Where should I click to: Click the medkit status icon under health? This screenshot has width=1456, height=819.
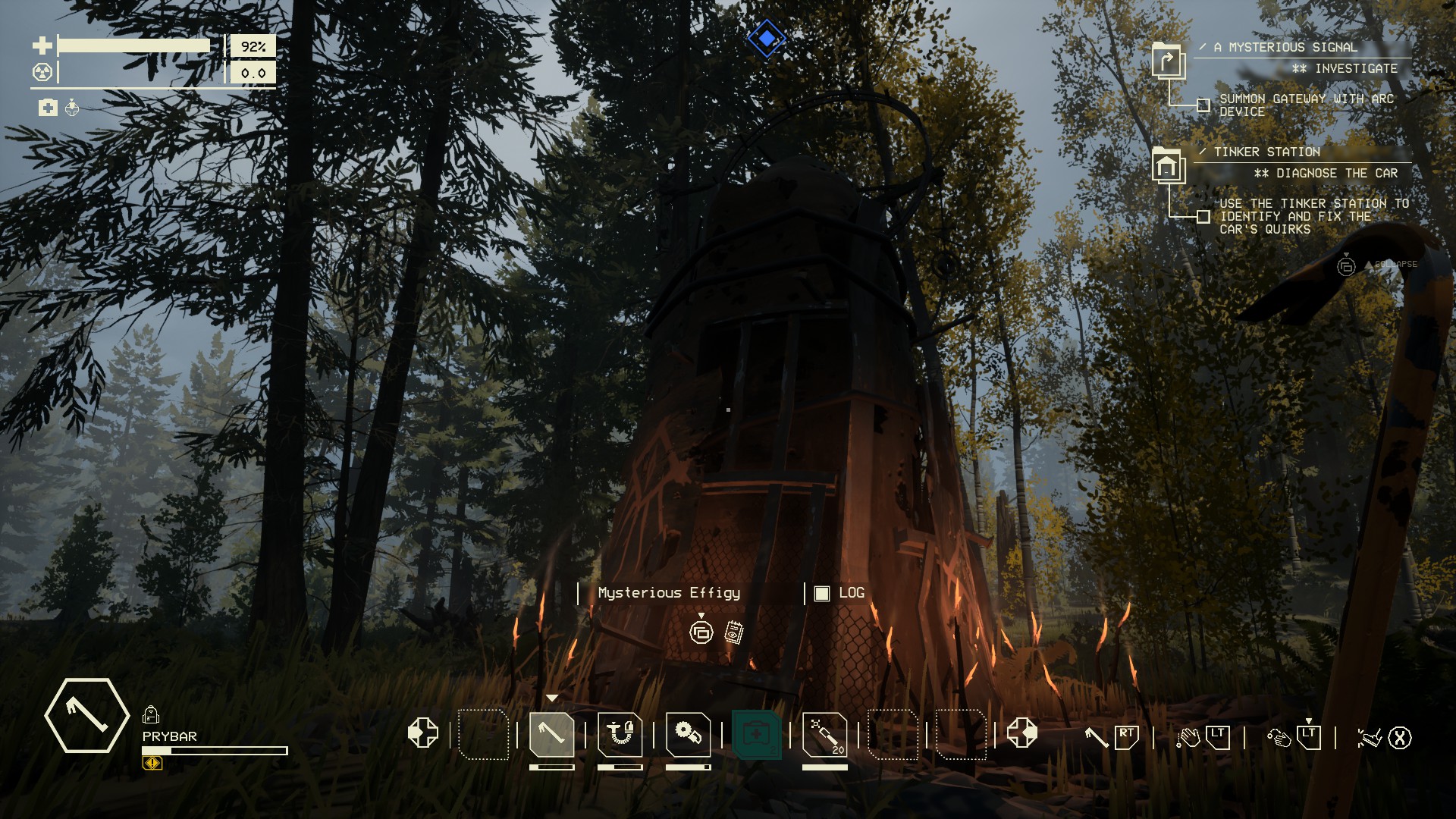point(48,108)
